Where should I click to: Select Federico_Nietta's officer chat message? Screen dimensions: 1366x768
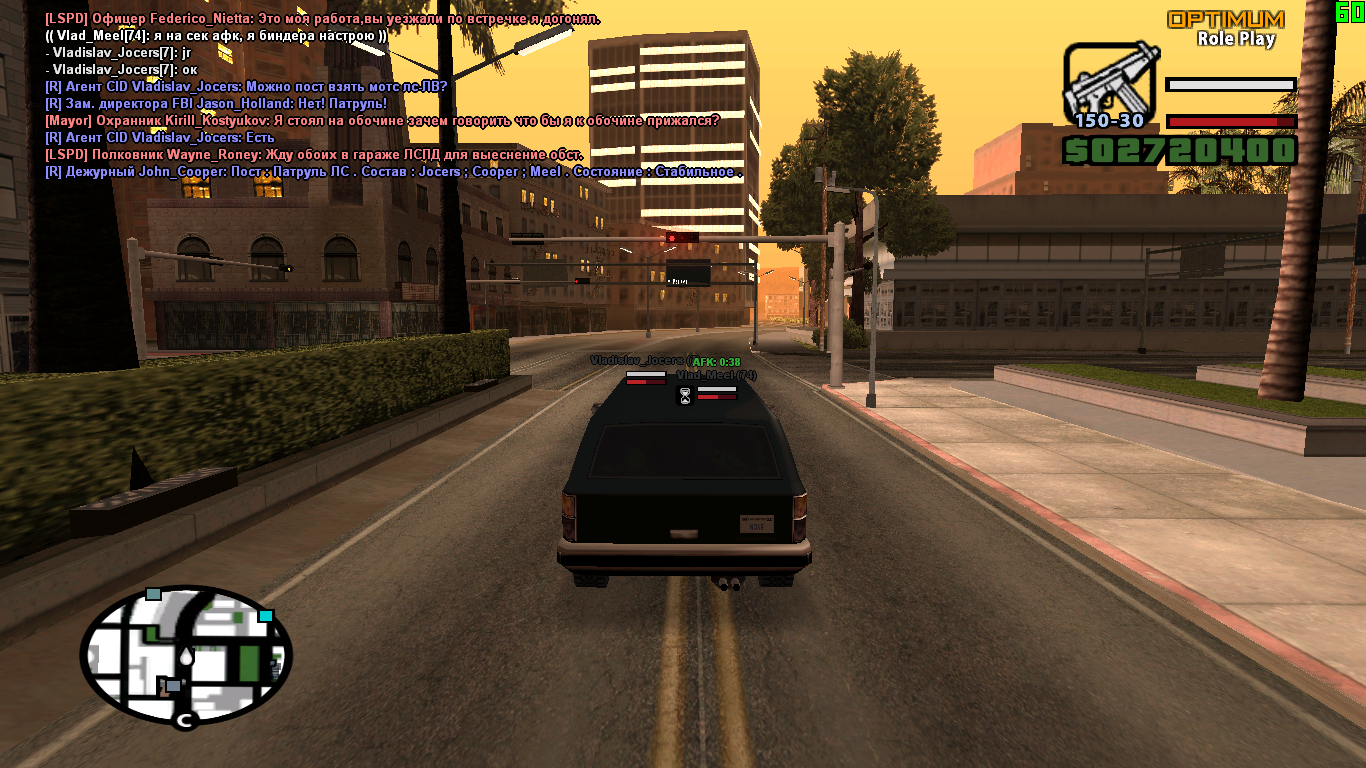pos(322,19)
